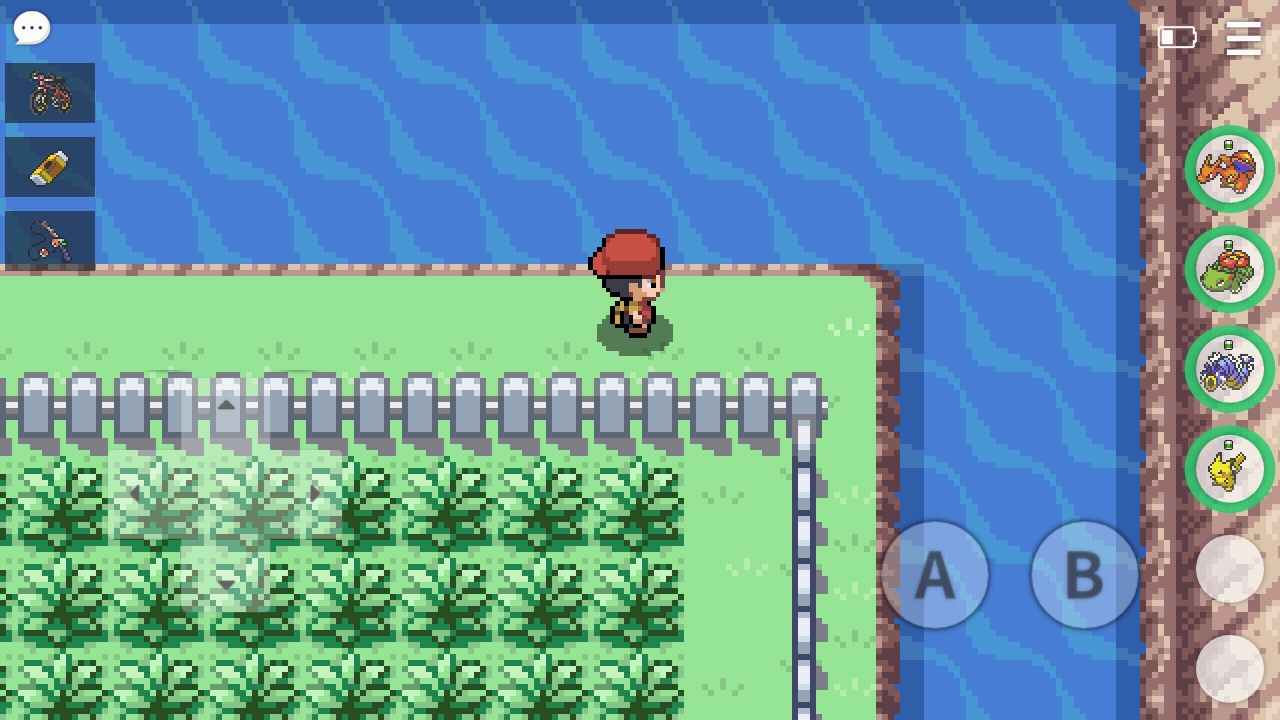Tap the D-pad up arrow
This screenshot has width=1280, height=720.
point(227,406)
